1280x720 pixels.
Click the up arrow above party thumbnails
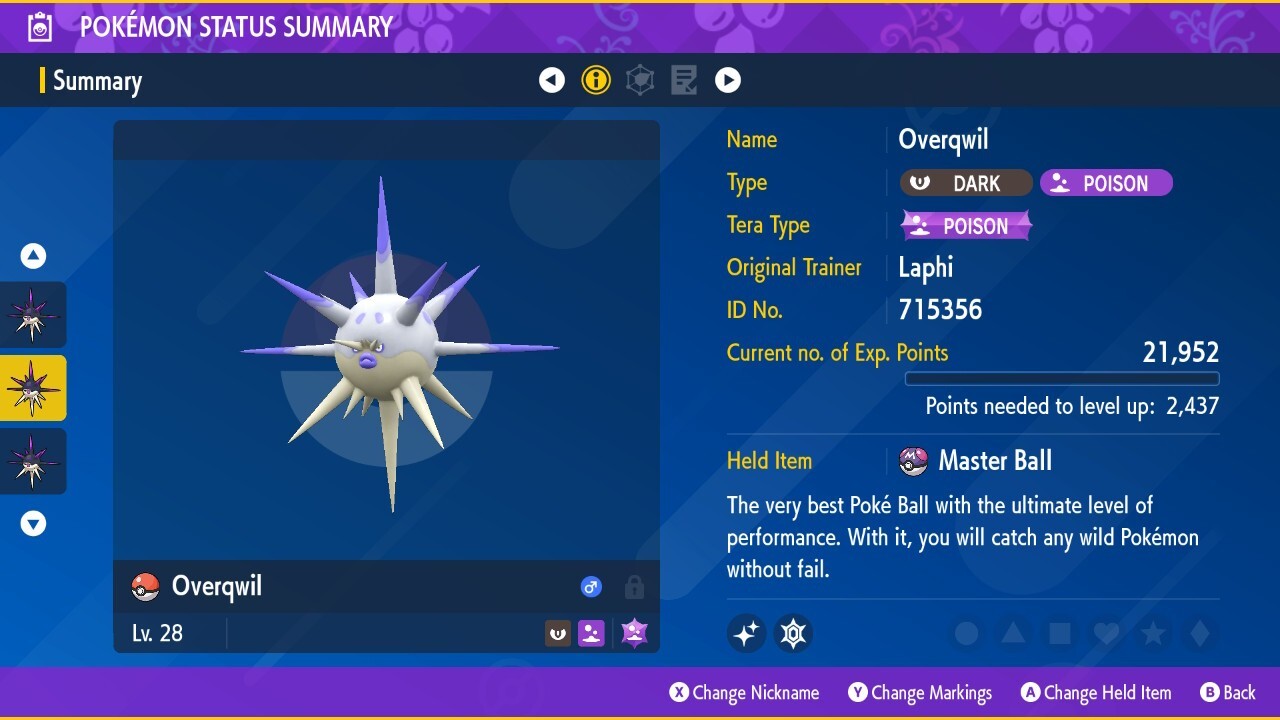[33, 256]
